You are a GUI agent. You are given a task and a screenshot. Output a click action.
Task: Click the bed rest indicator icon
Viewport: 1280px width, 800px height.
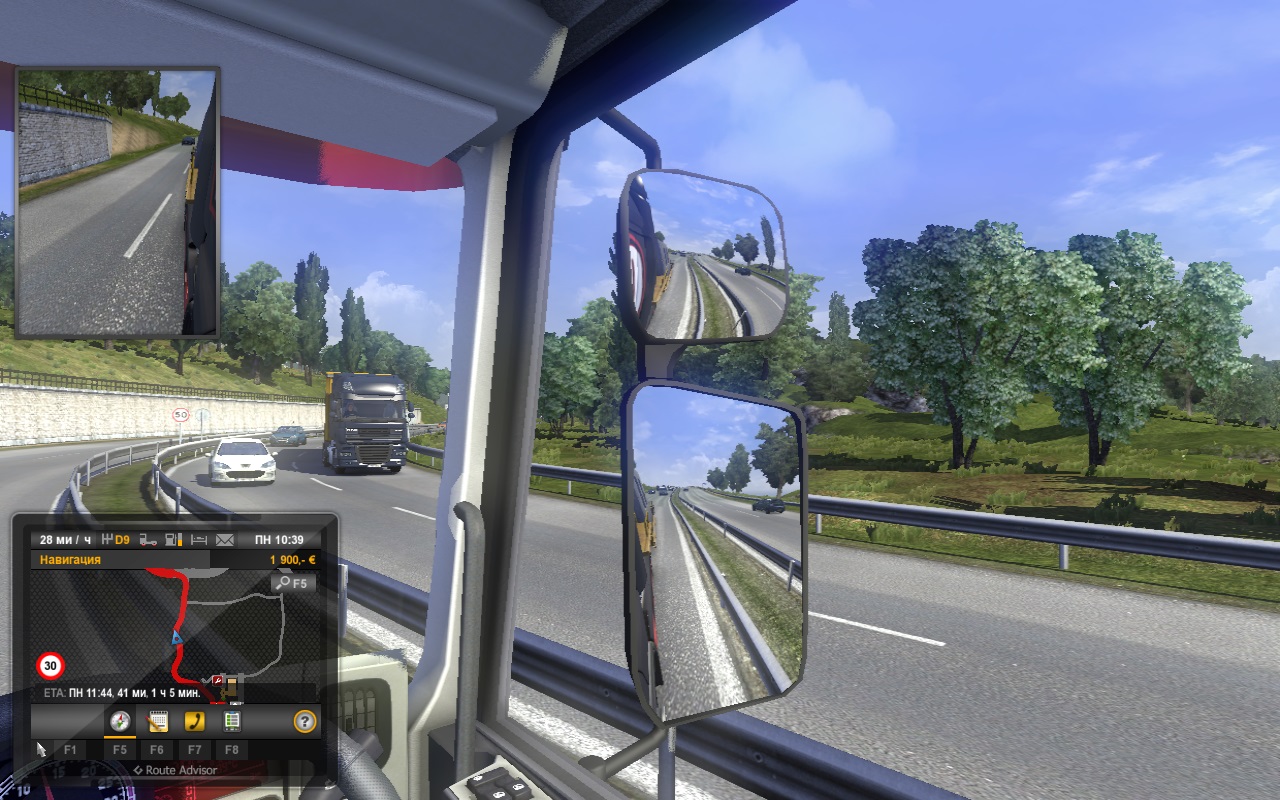click(x=198, y=540)
